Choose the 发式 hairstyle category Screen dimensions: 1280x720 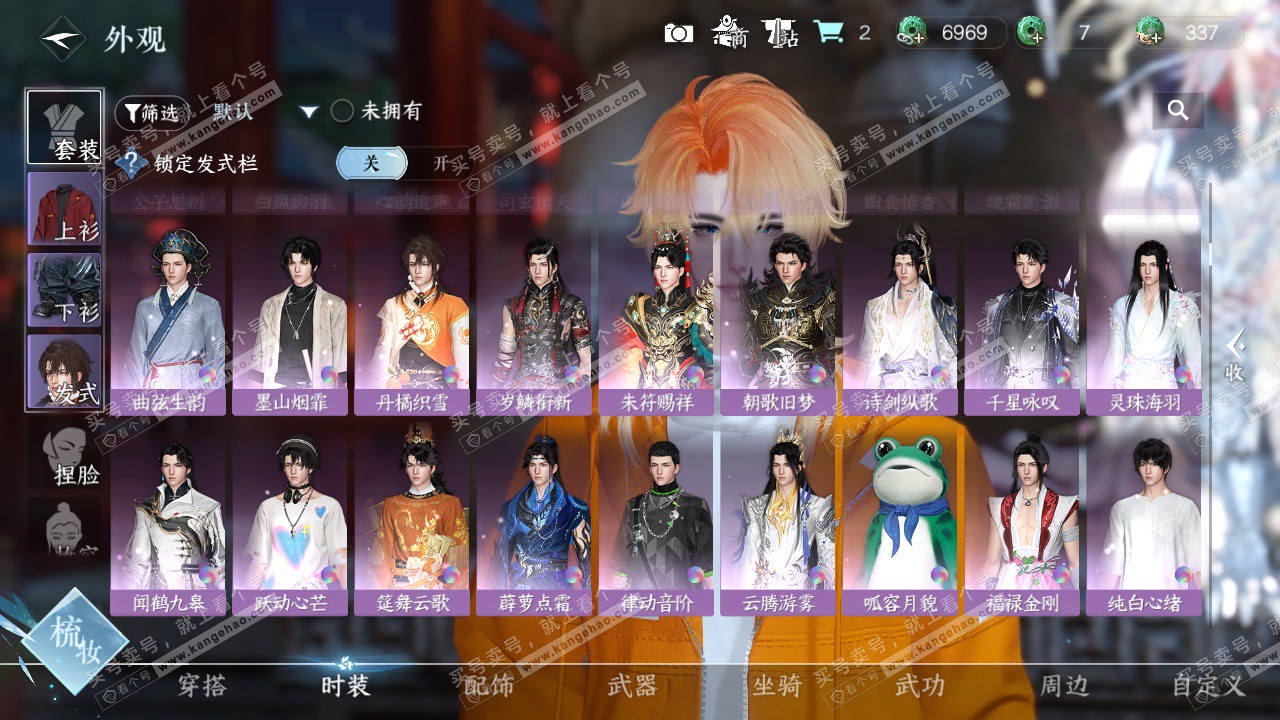(64, 371)
